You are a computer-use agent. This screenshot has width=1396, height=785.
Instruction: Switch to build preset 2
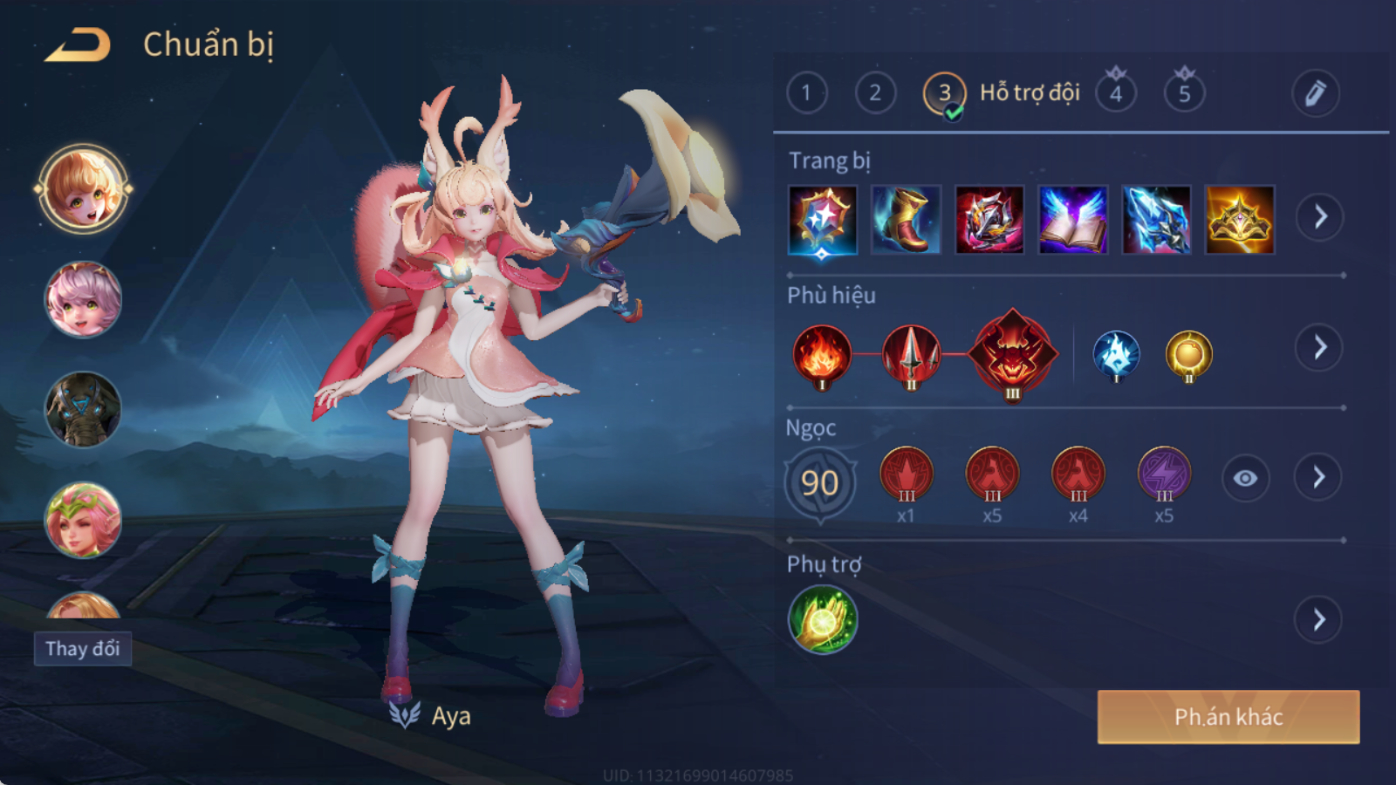click(x=875, y=94)
